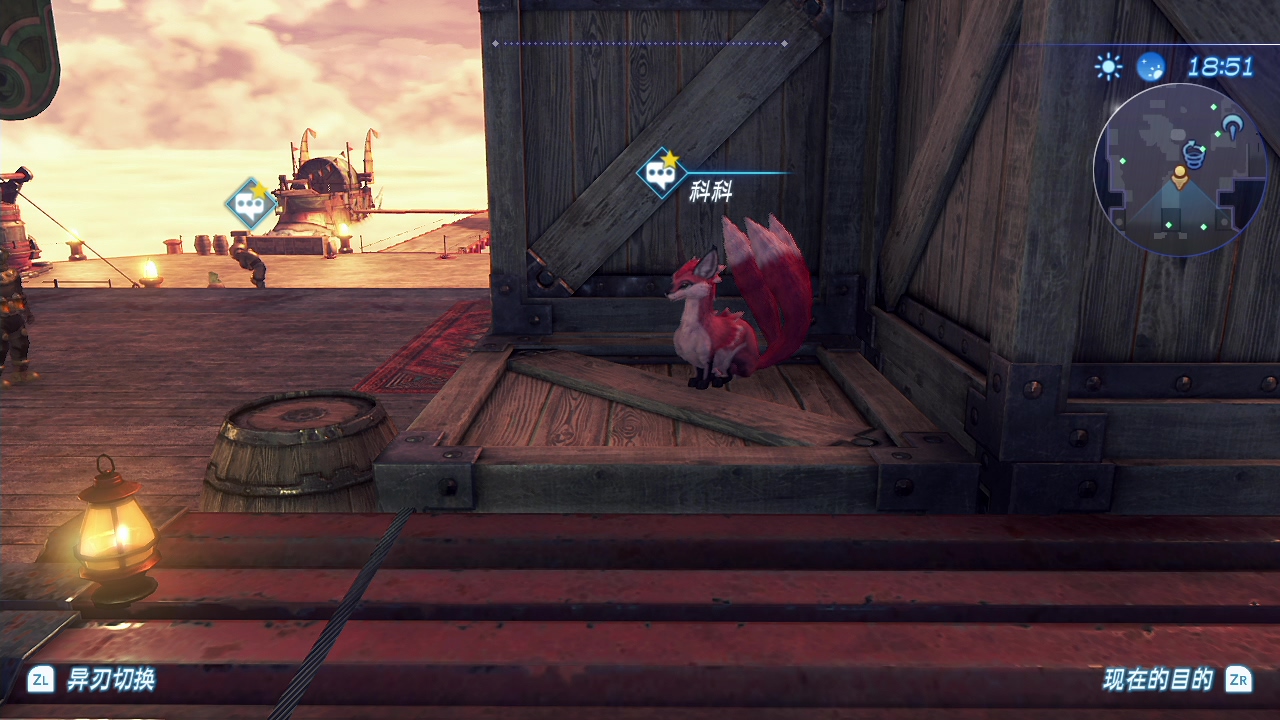Click the distant NPC's starred talk marker

point(250,204)
